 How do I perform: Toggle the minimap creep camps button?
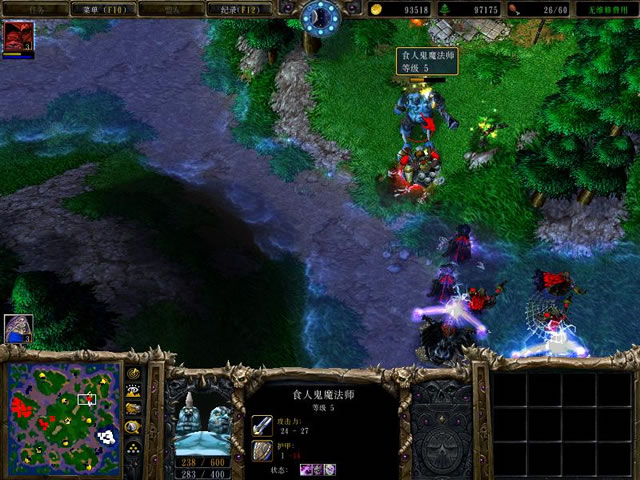(133, 426)
